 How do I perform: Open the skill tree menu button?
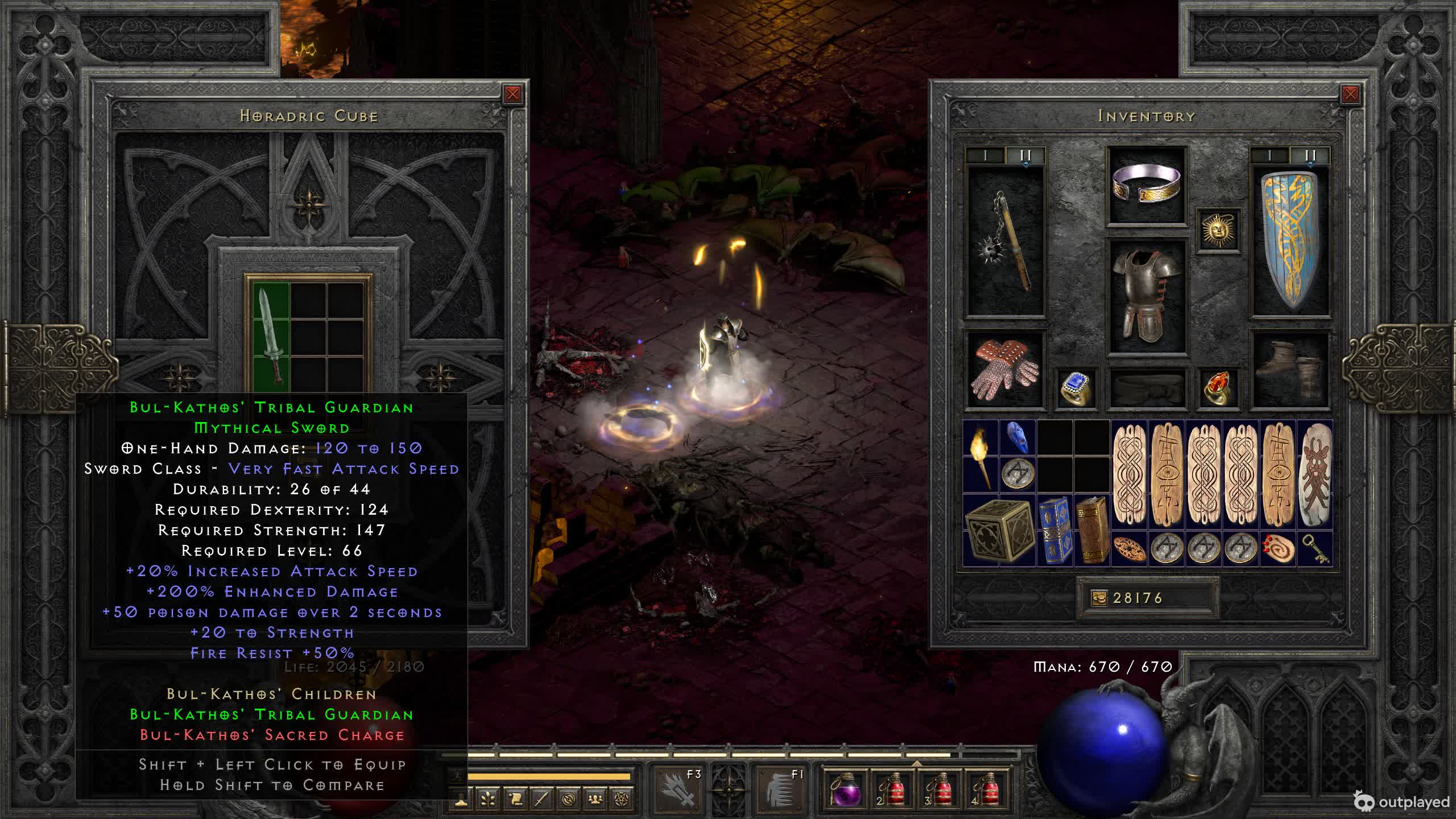coord(487,799)
